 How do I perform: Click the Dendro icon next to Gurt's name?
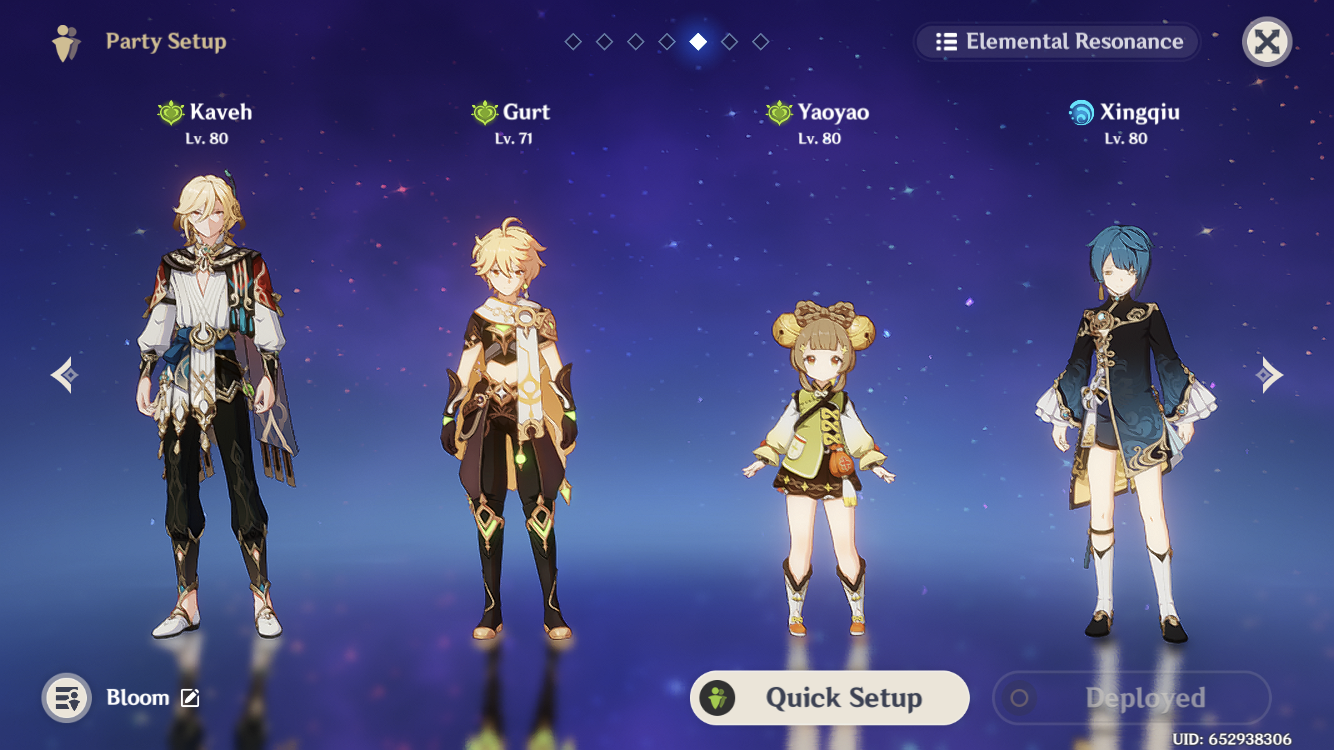click(485, 111)
